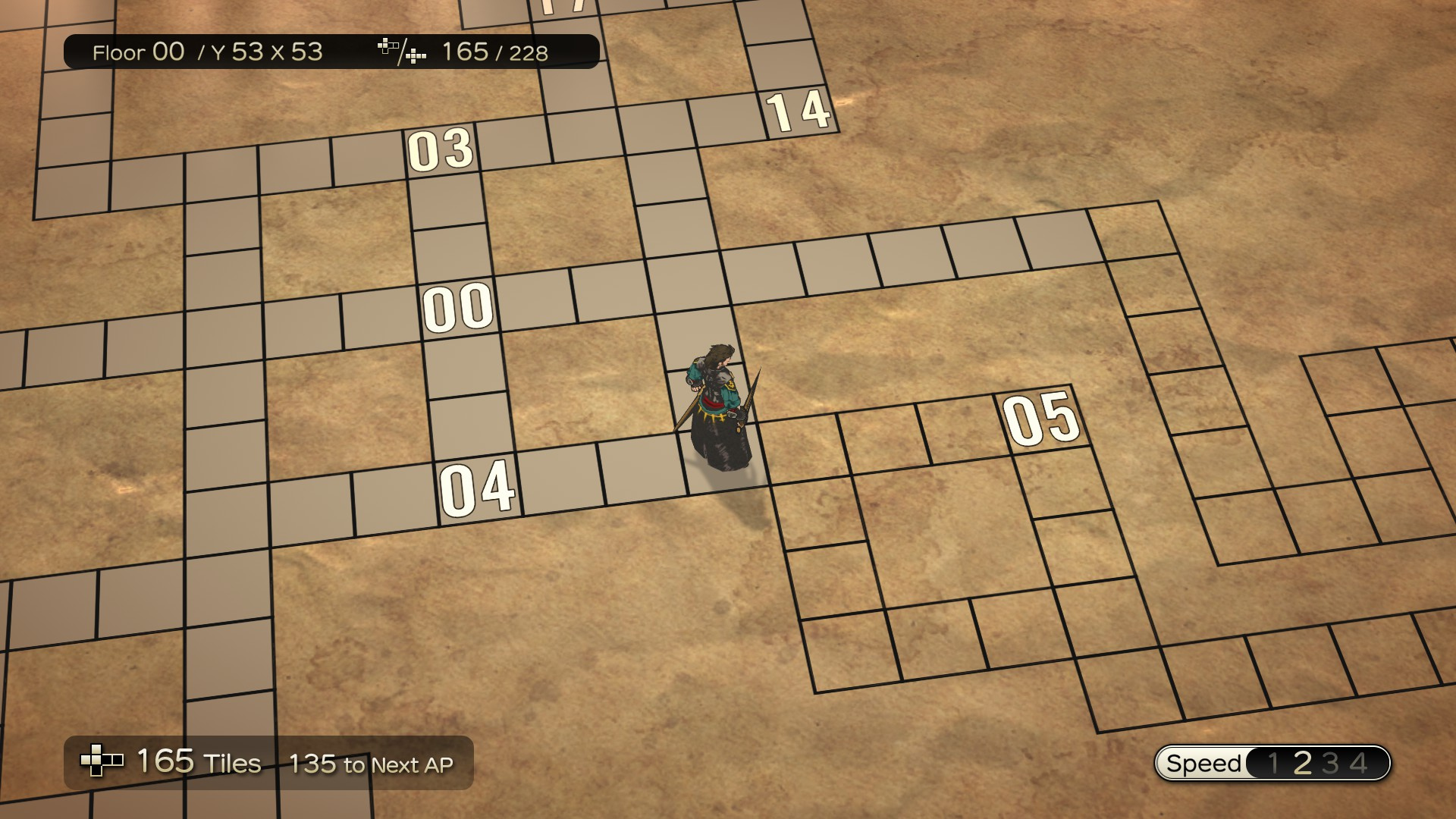The width and height of the screenshot is (1456, 819).
Task: Choose the event tile marked 04
Action: pos(477,488)
